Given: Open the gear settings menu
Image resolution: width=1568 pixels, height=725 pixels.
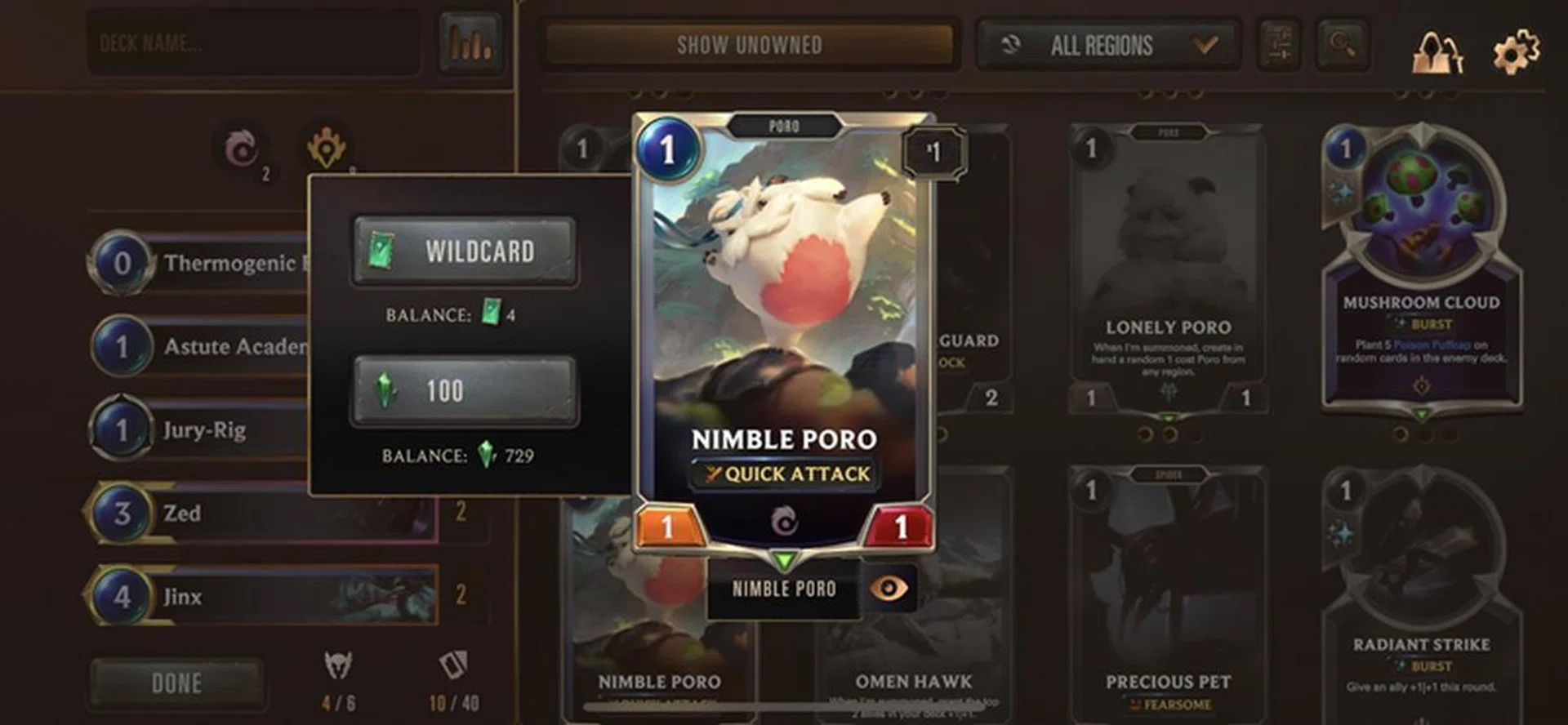Looking at the screenshot, I should (1516, 51).
